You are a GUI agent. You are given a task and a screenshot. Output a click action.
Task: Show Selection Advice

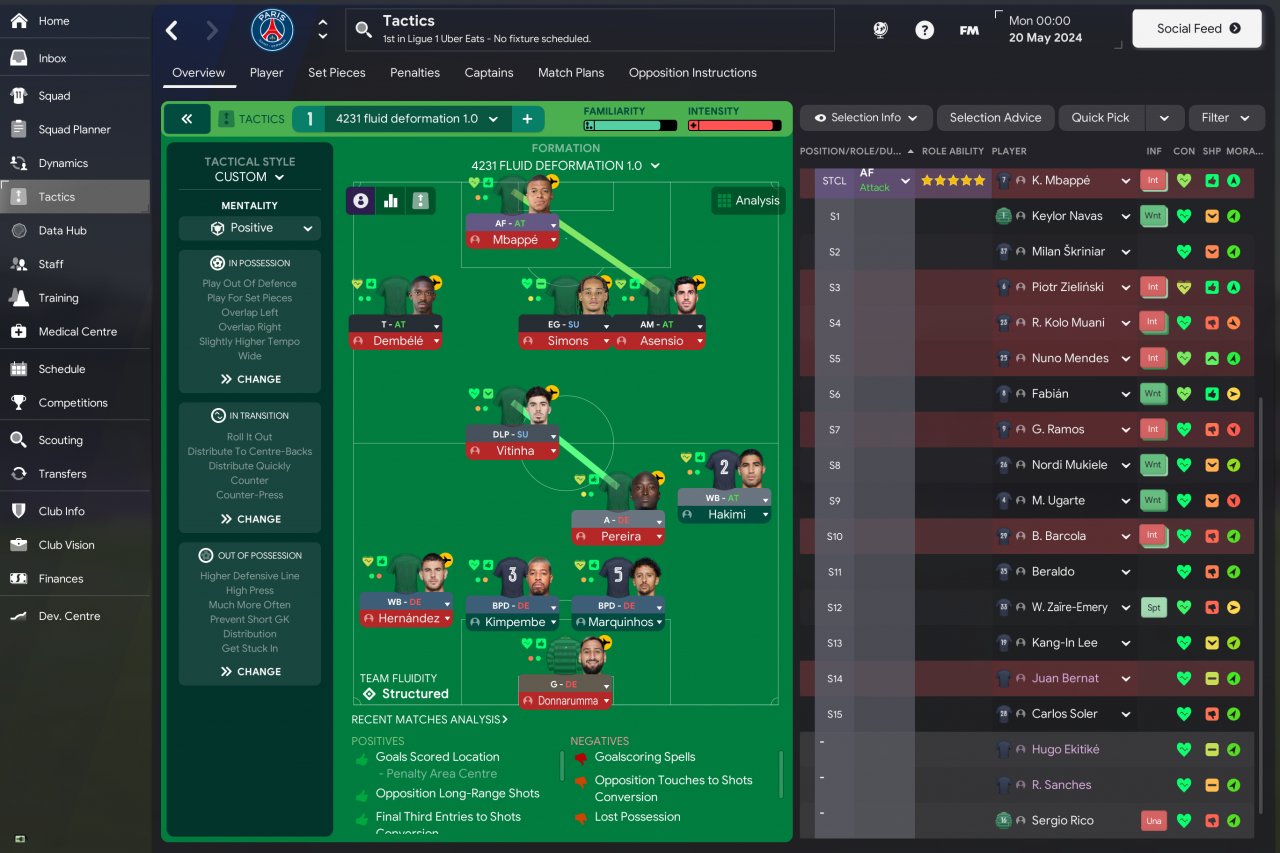[x=995, y=118]
